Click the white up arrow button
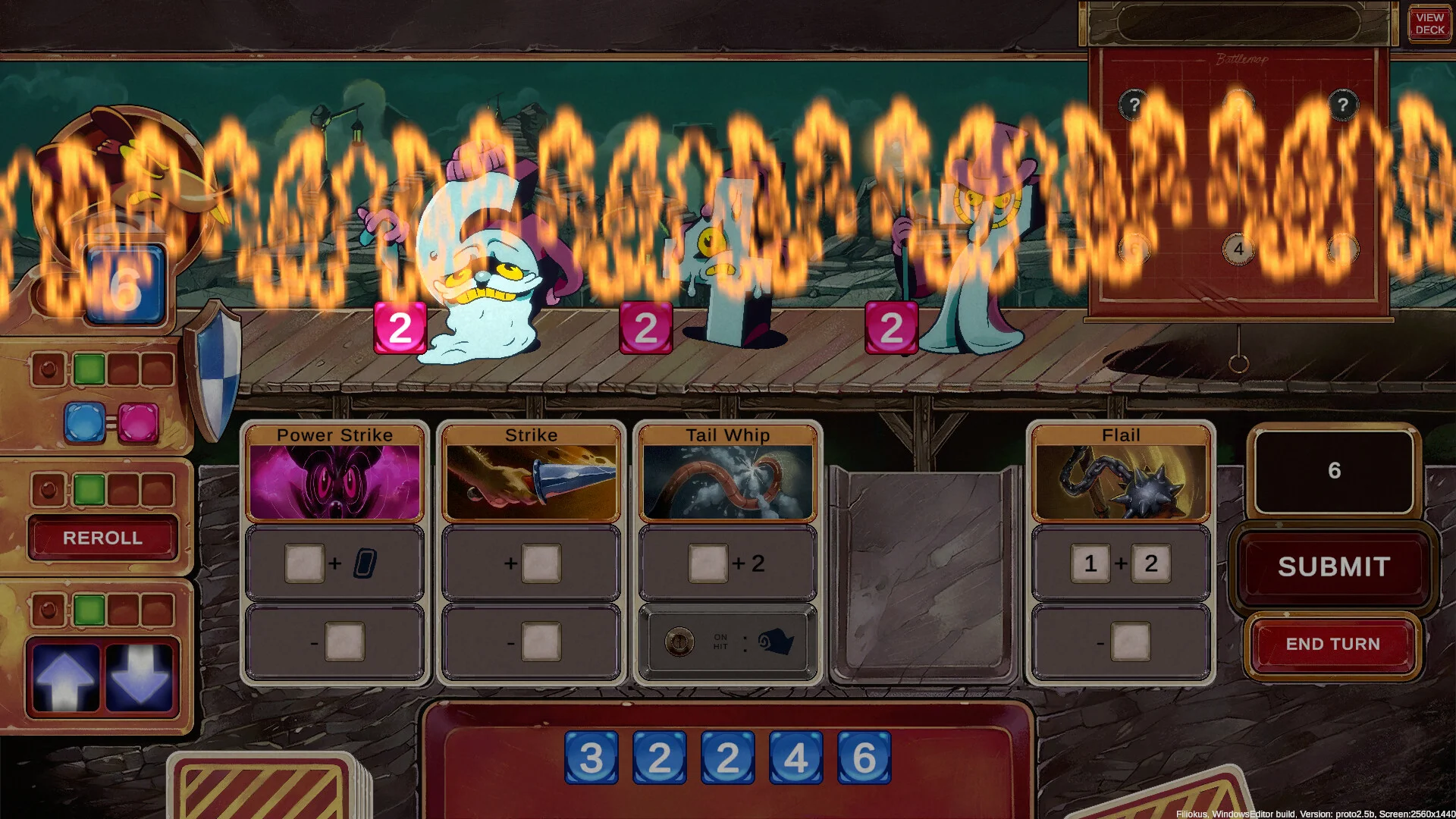The image size is (1456, 819). (65, 677)
